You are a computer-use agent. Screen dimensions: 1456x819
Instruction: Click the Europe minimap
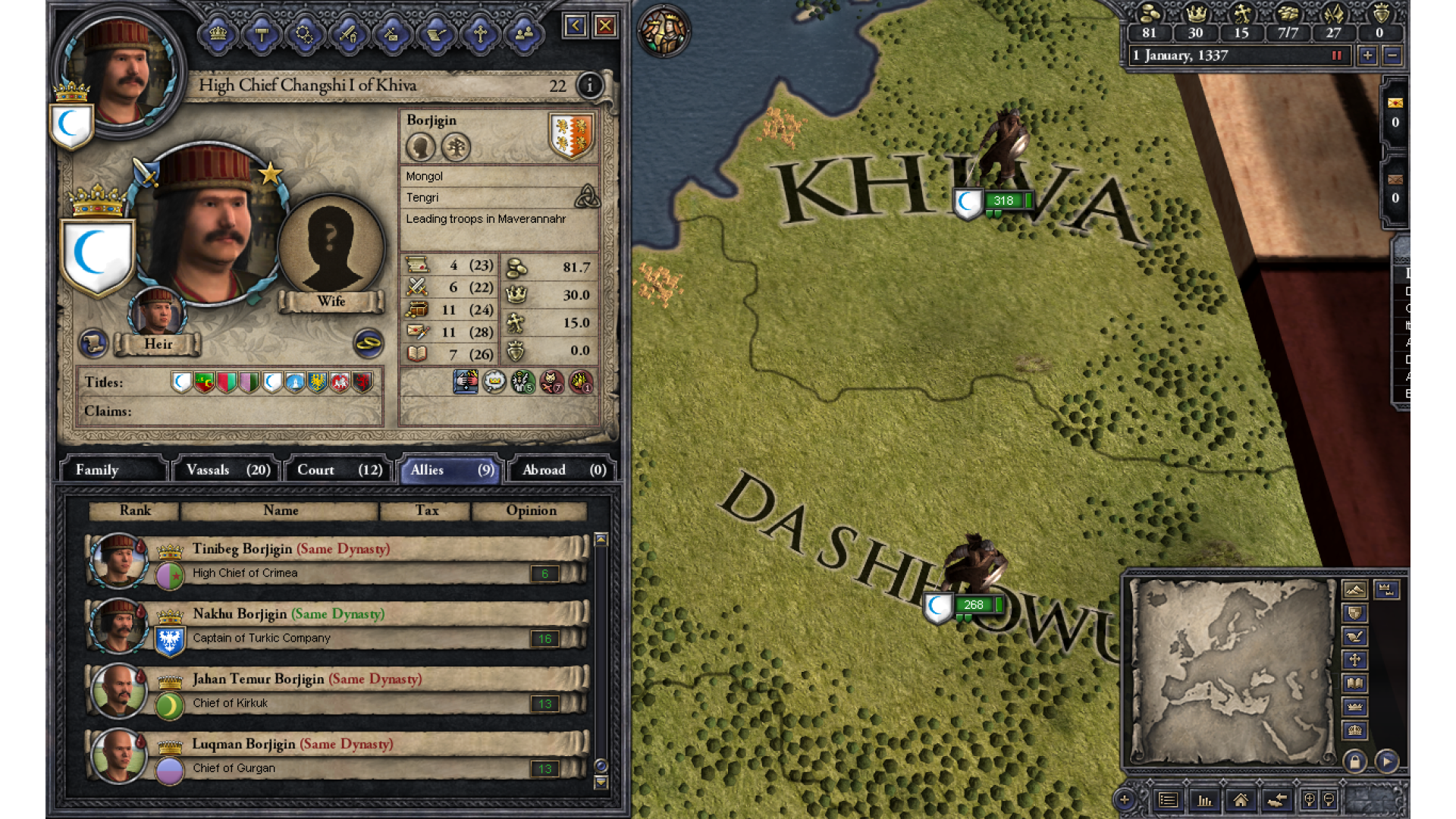coord(1231,671)
